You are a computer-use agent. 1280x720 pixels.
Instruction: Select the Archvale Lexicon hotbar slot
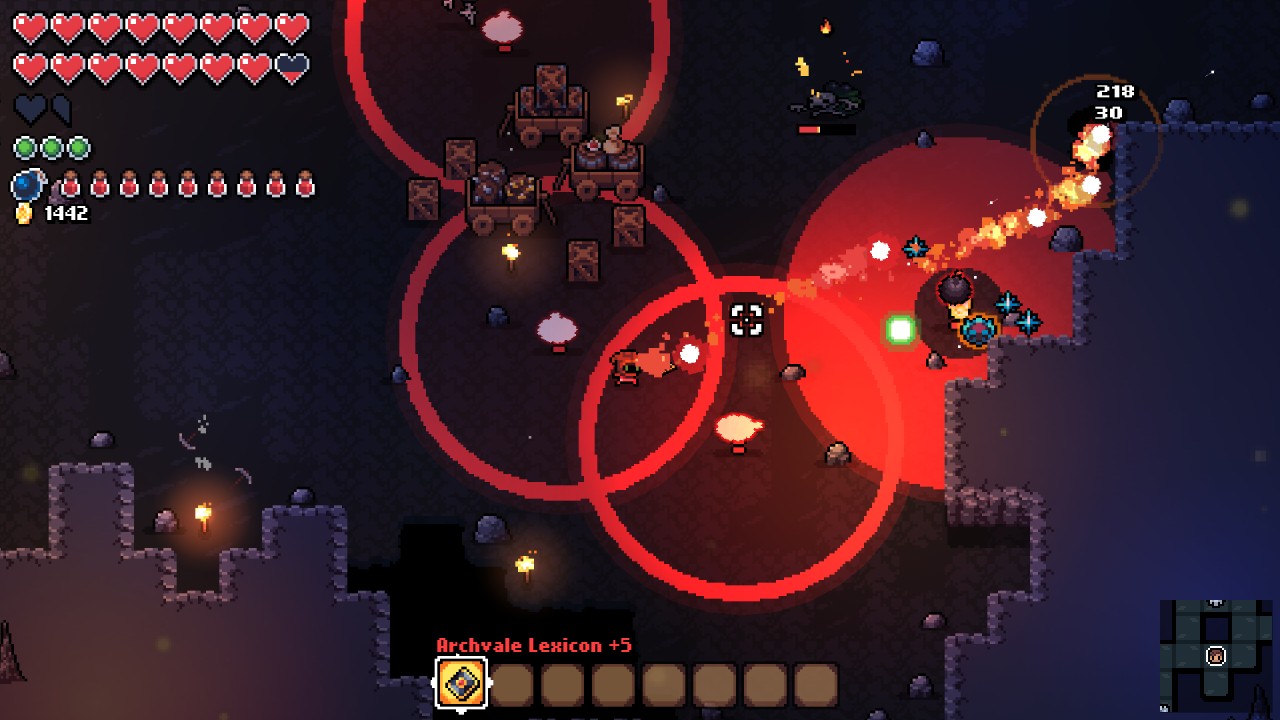(x=462, y=684)
